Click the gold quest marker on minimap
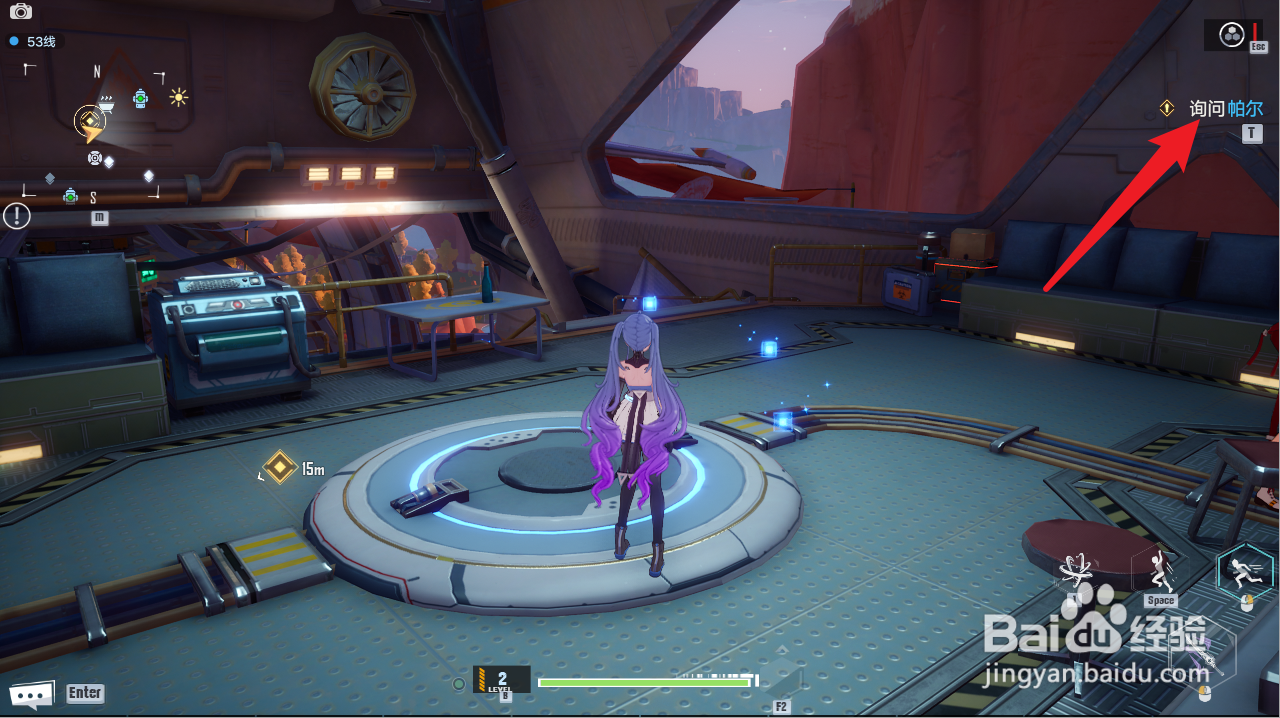1280x718 pixels. 88,123
